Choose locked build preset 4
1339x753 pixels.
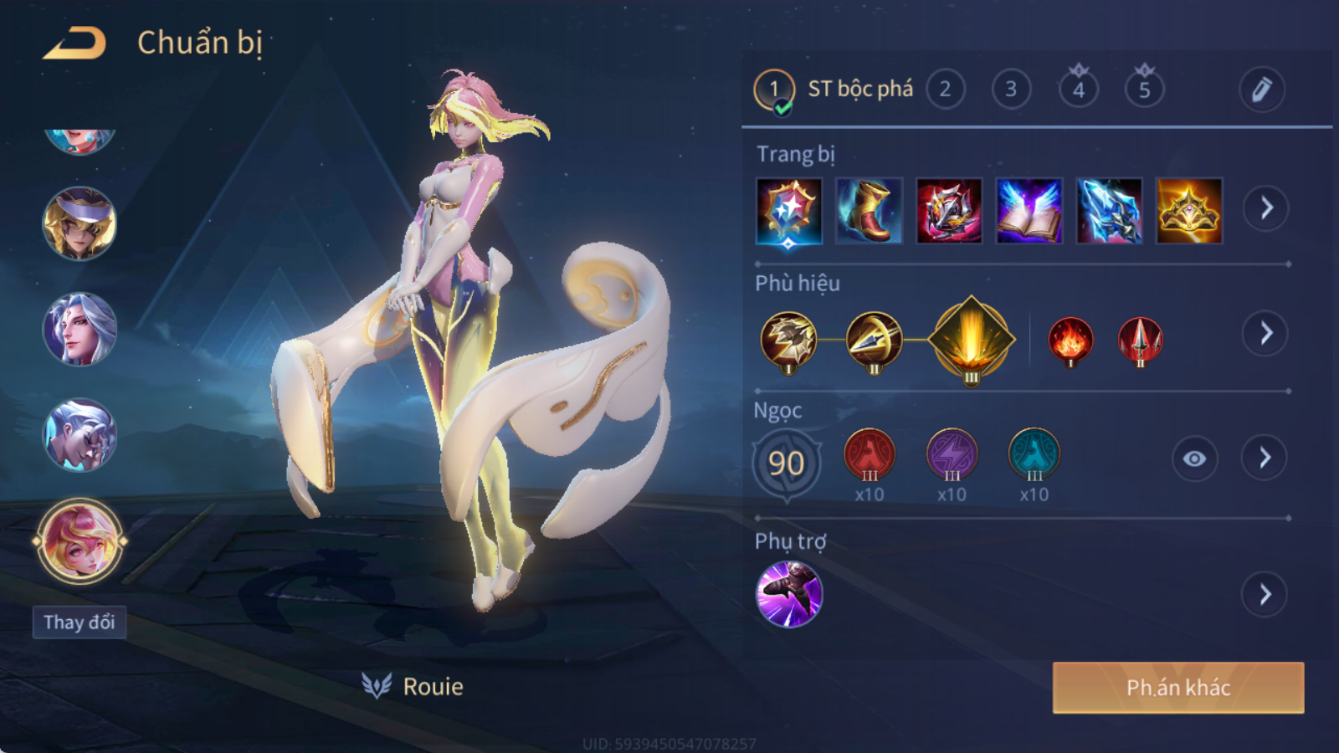click(x=1078, y=90)
